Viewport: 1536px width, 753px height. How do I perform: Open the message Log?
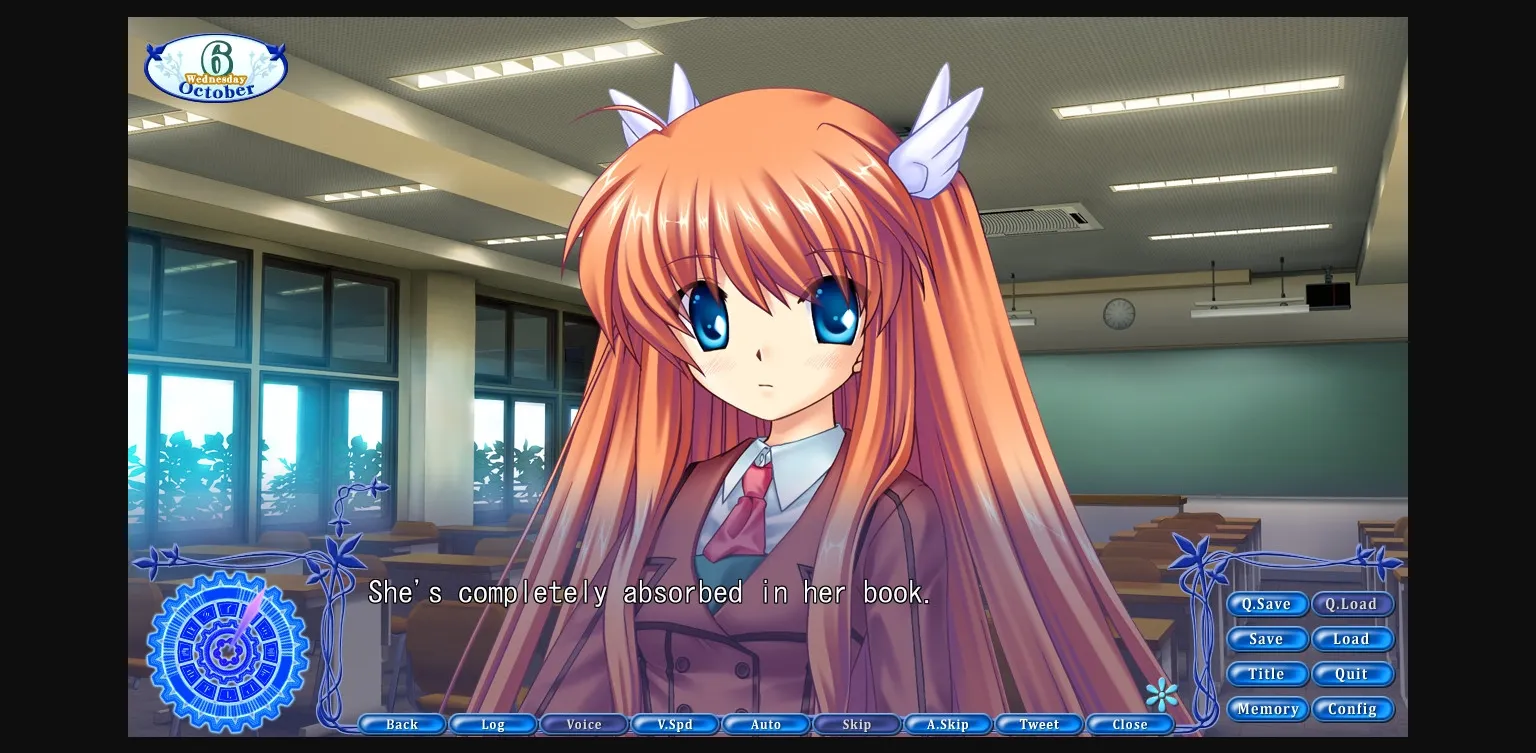pyautogui.click(x=493, y=724)
